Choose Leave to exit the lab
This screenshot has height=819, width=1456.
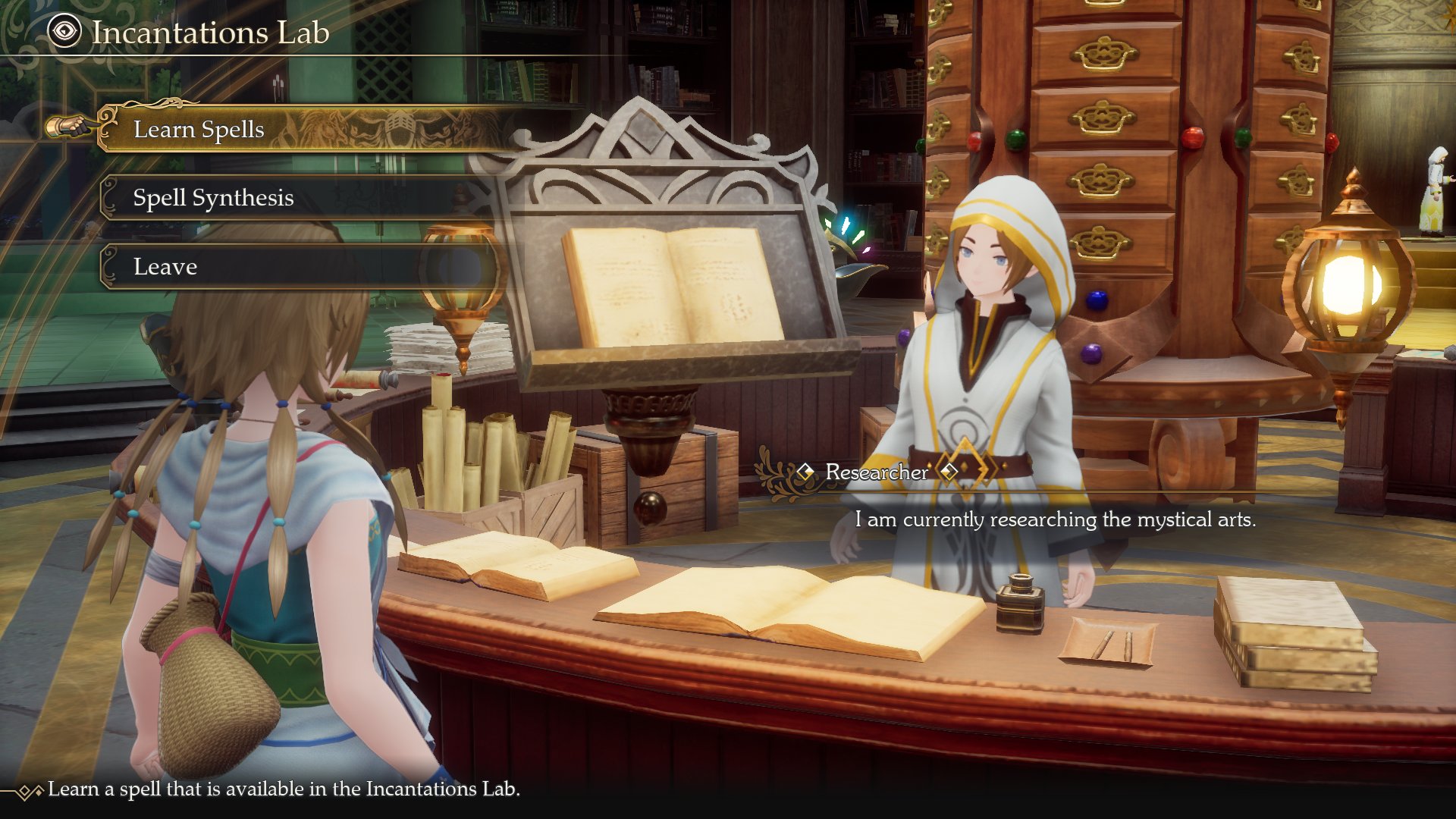(x=165, y=267)
